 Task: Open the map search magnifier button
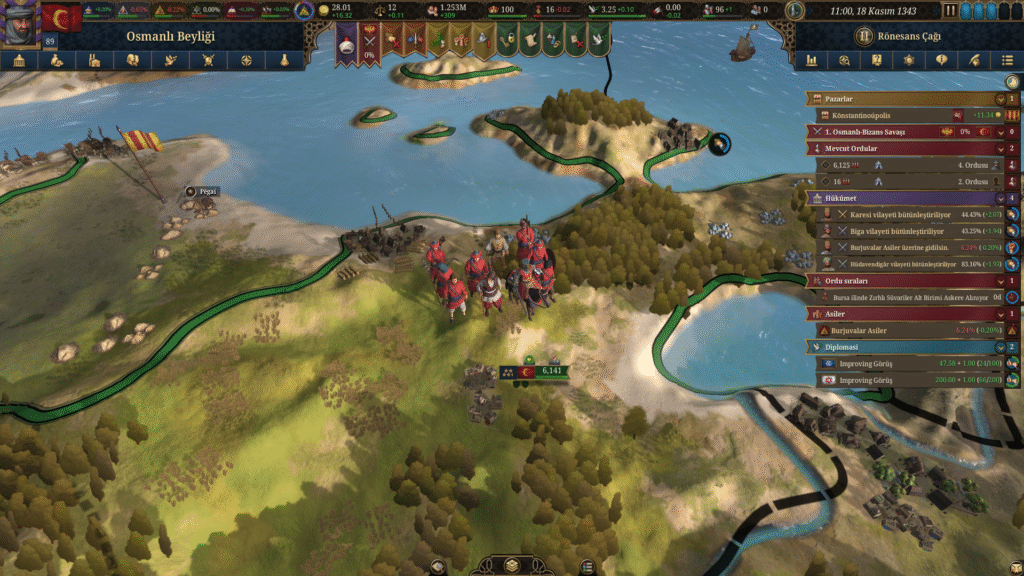845,60
